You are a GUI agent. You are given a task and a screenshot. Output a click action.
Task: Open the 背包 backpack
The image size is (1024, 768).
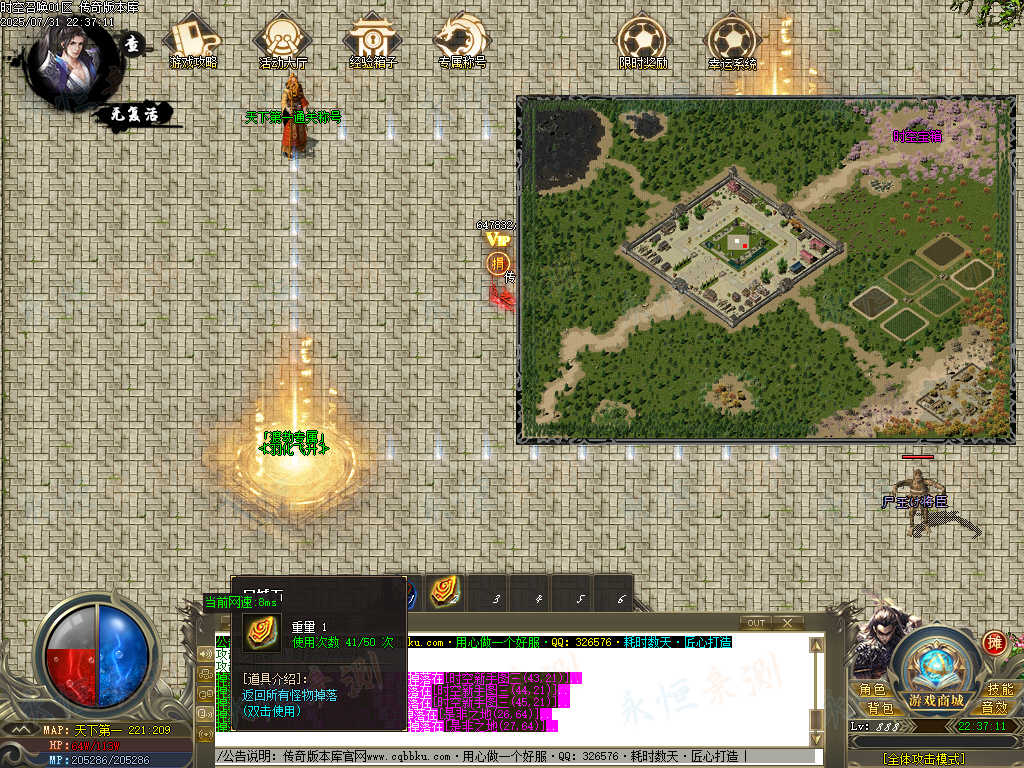880,707
